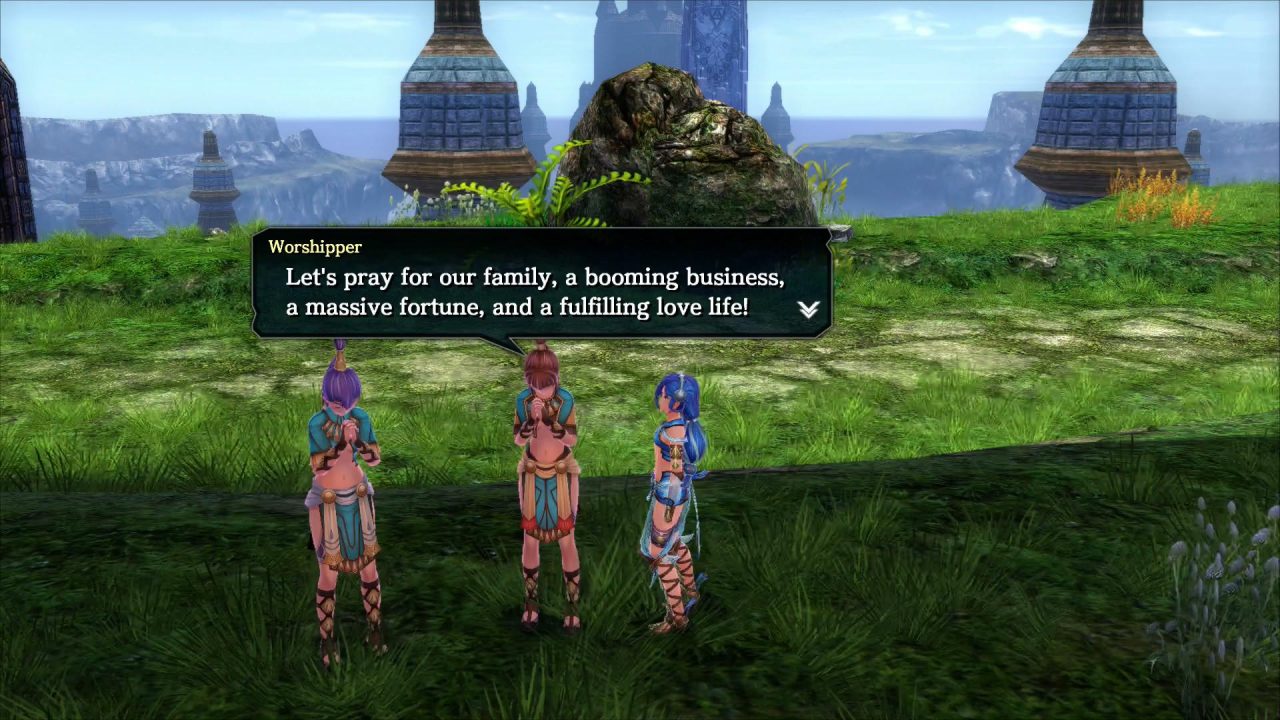This screenshot has height=720, width=1280.
Task: Click the small spire on the left cliff
Action: click(210, 180)
